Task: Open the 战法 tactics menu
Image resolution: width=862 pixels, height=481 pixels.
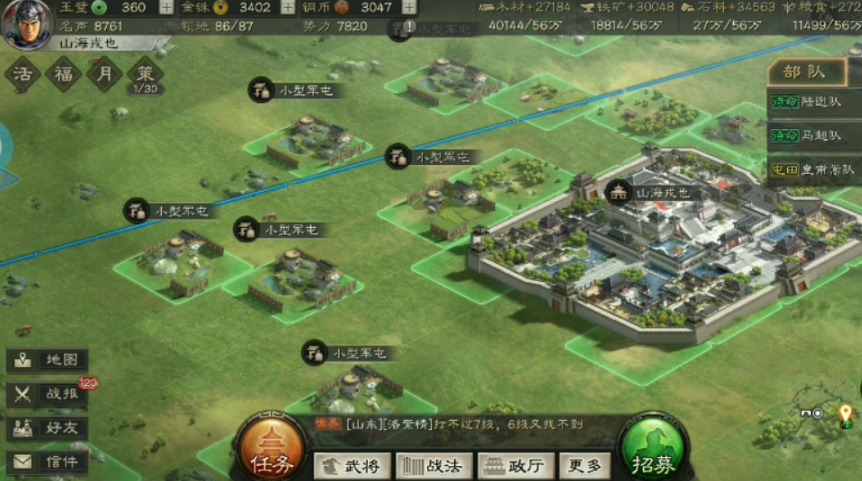Action: click(x=433, y=465)
